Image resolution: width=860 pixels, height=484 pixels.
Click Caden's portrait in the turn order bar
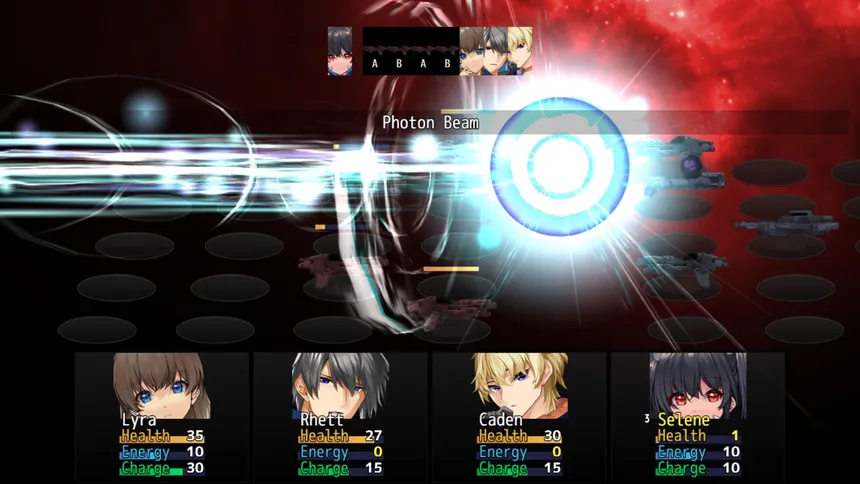point(520,51)
